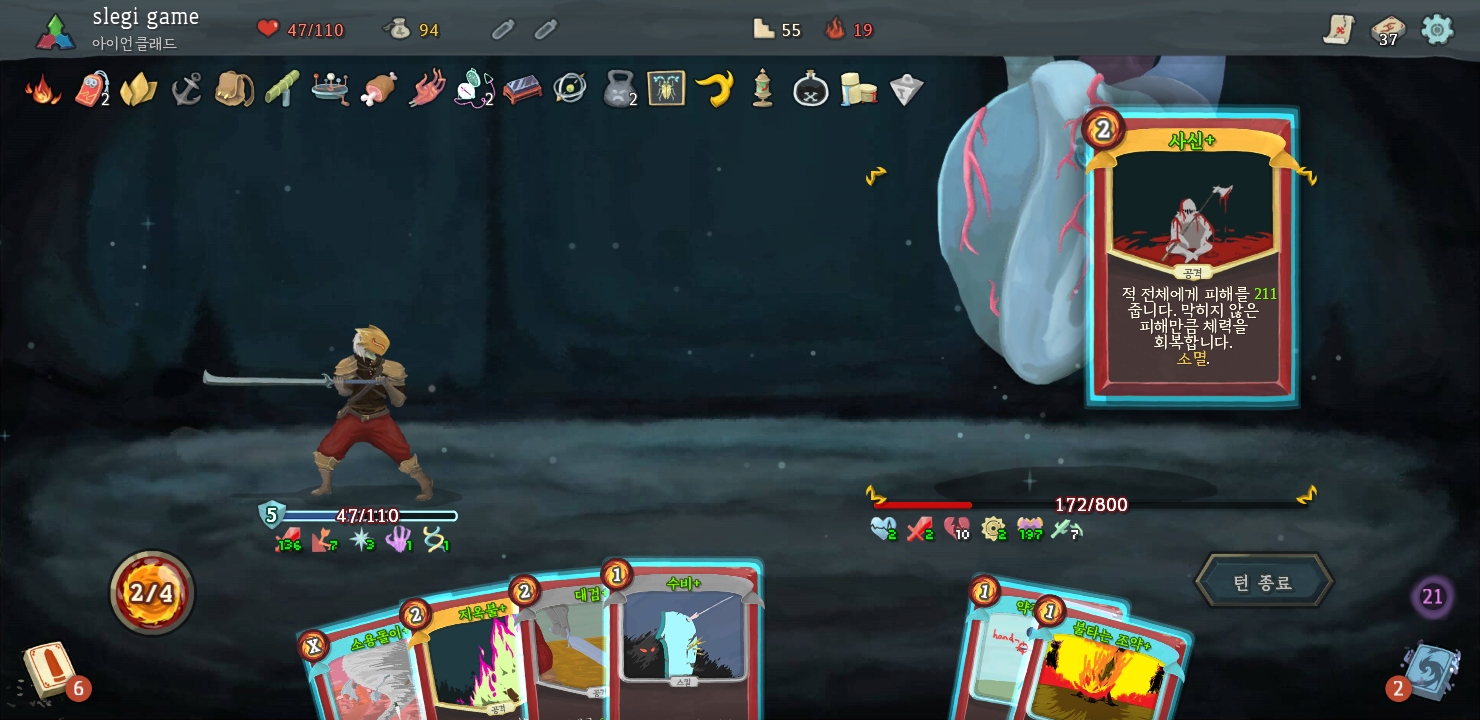Show the draw pile with 6 cards
The width and height of the screenshot is (1480, 720).
coord(48,670)
